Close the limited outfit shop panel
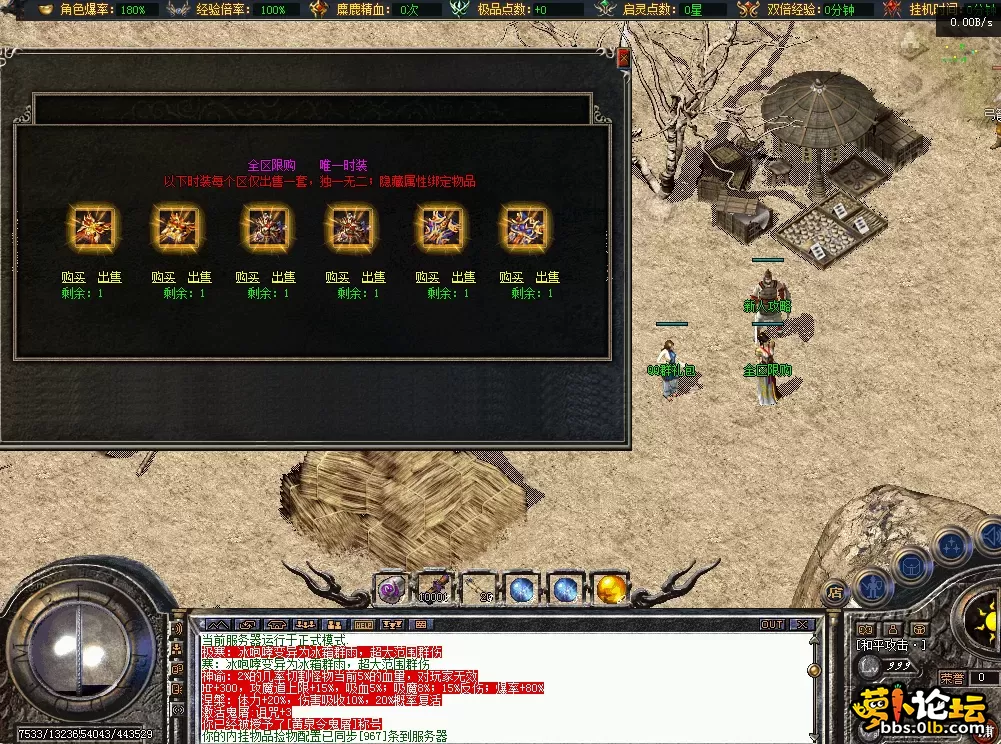Viewport: 1001px width, 744px height. 624,58
